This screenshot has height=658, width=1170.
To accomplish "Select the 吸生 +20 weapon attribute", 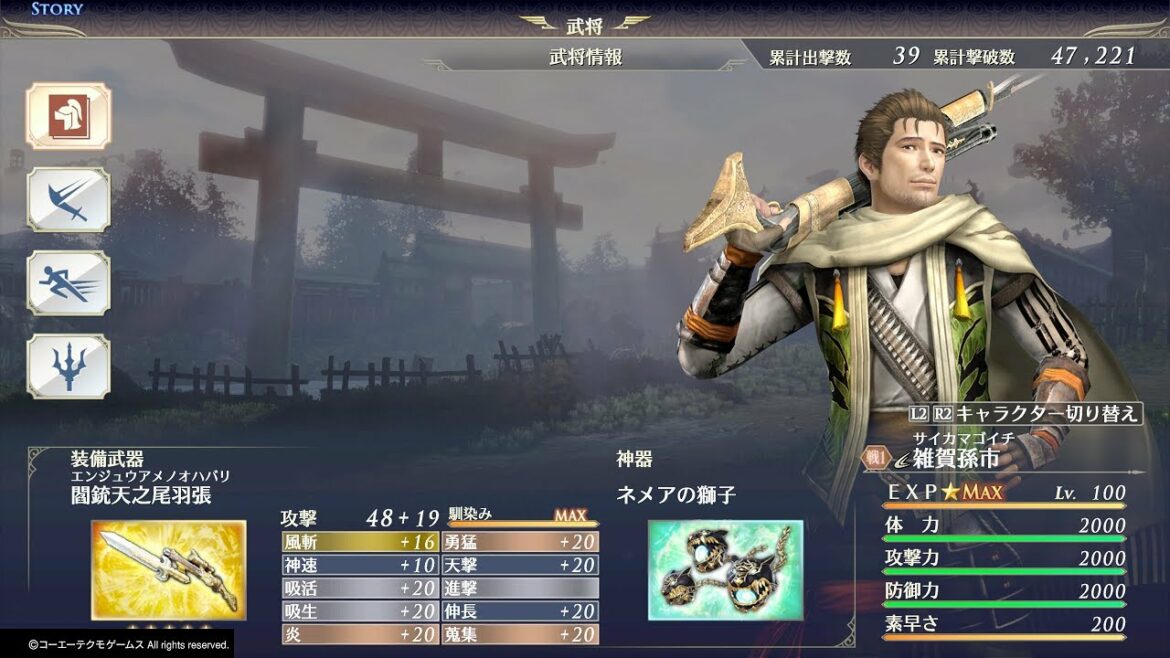I will (x=360, y=611).
